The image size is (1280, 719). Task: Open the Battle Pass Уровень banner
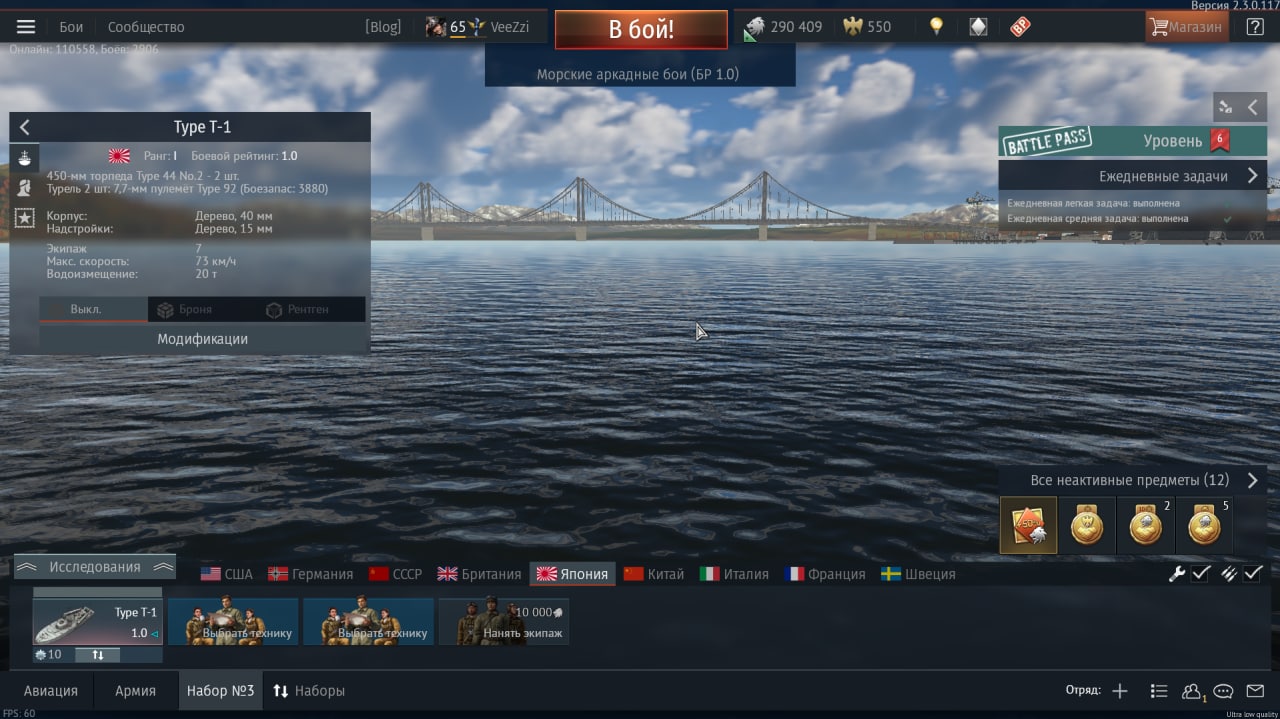(1132, 141)
